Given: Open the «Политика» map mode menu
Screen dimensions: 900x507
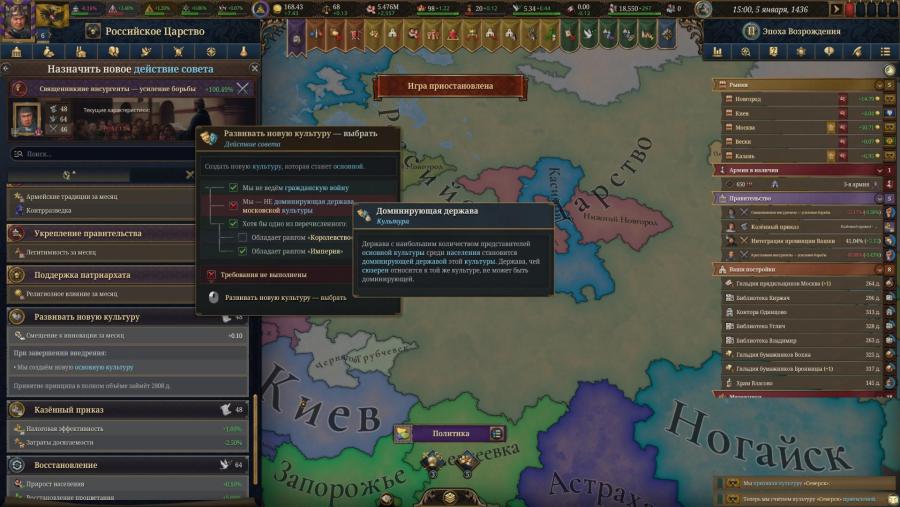Looking at the screenshot, I should click(449, 433).
